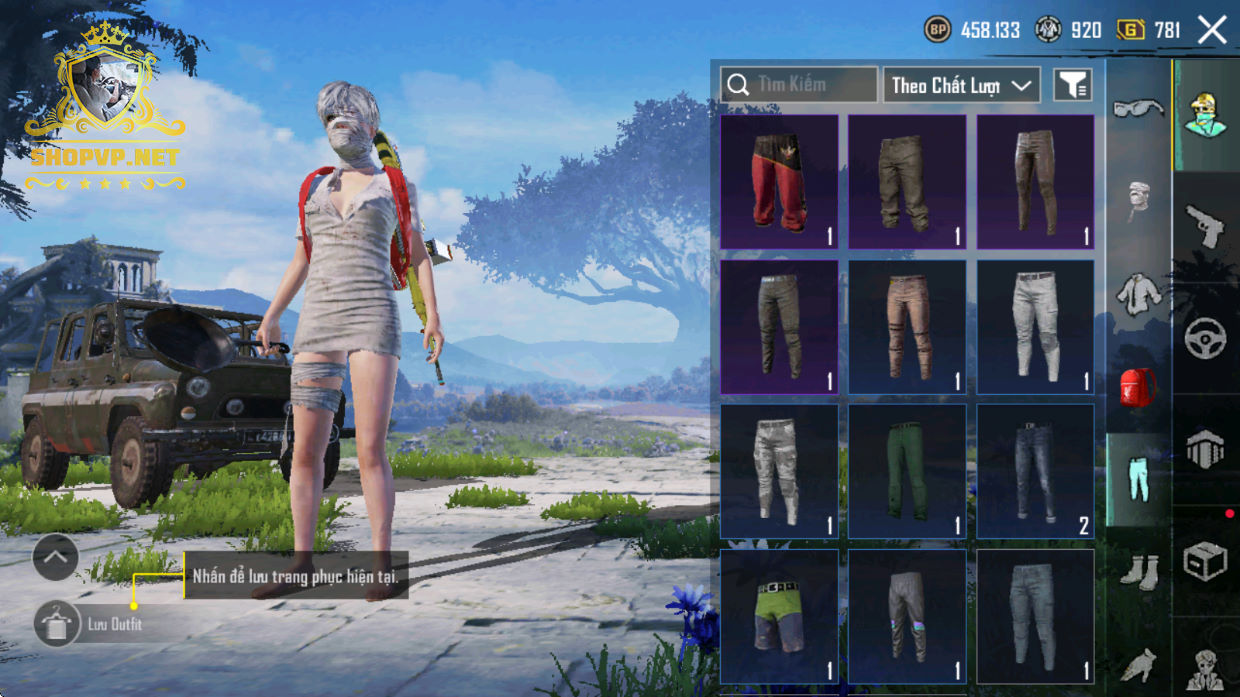The width and height of the screenshot is (1240, 697).
Task: Open the red backpack tab
Action: coord(1138,386)
